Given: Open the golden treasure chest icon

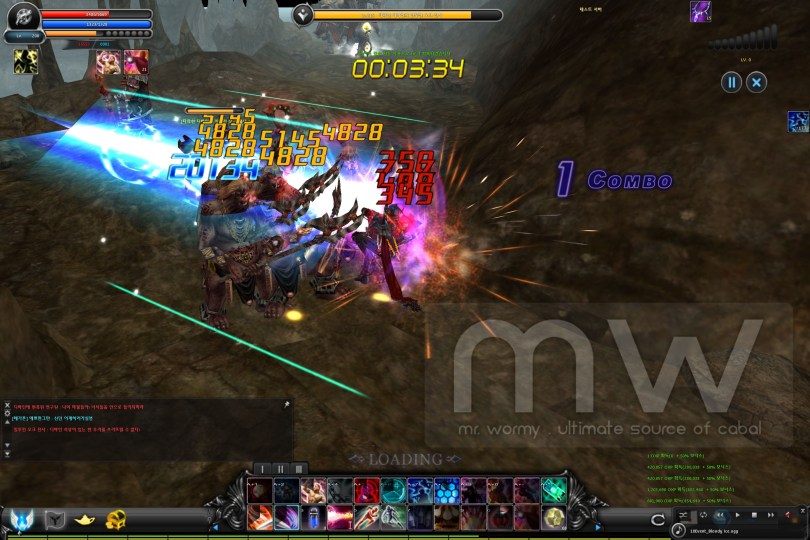Looking at the screenshot, I should point(117,518).
